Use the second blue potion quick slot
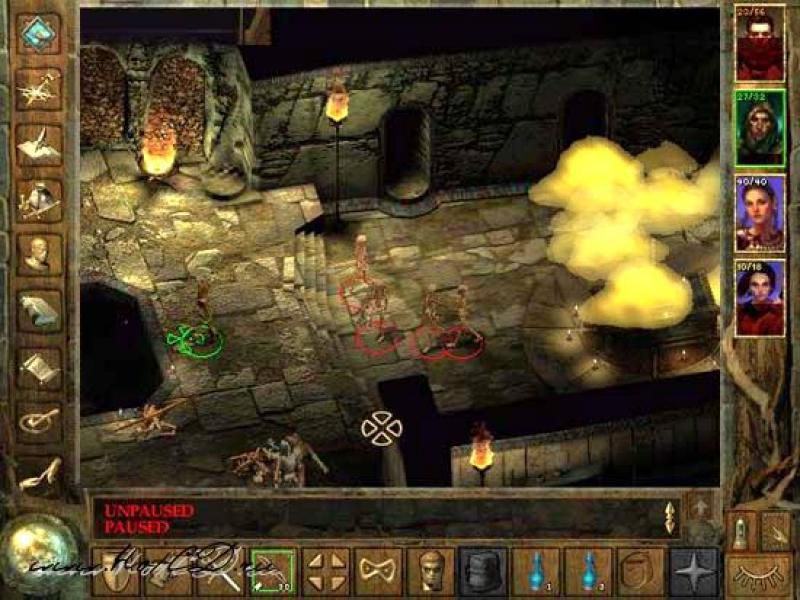Viewport: 800px width, 600px height. (588, 572)
